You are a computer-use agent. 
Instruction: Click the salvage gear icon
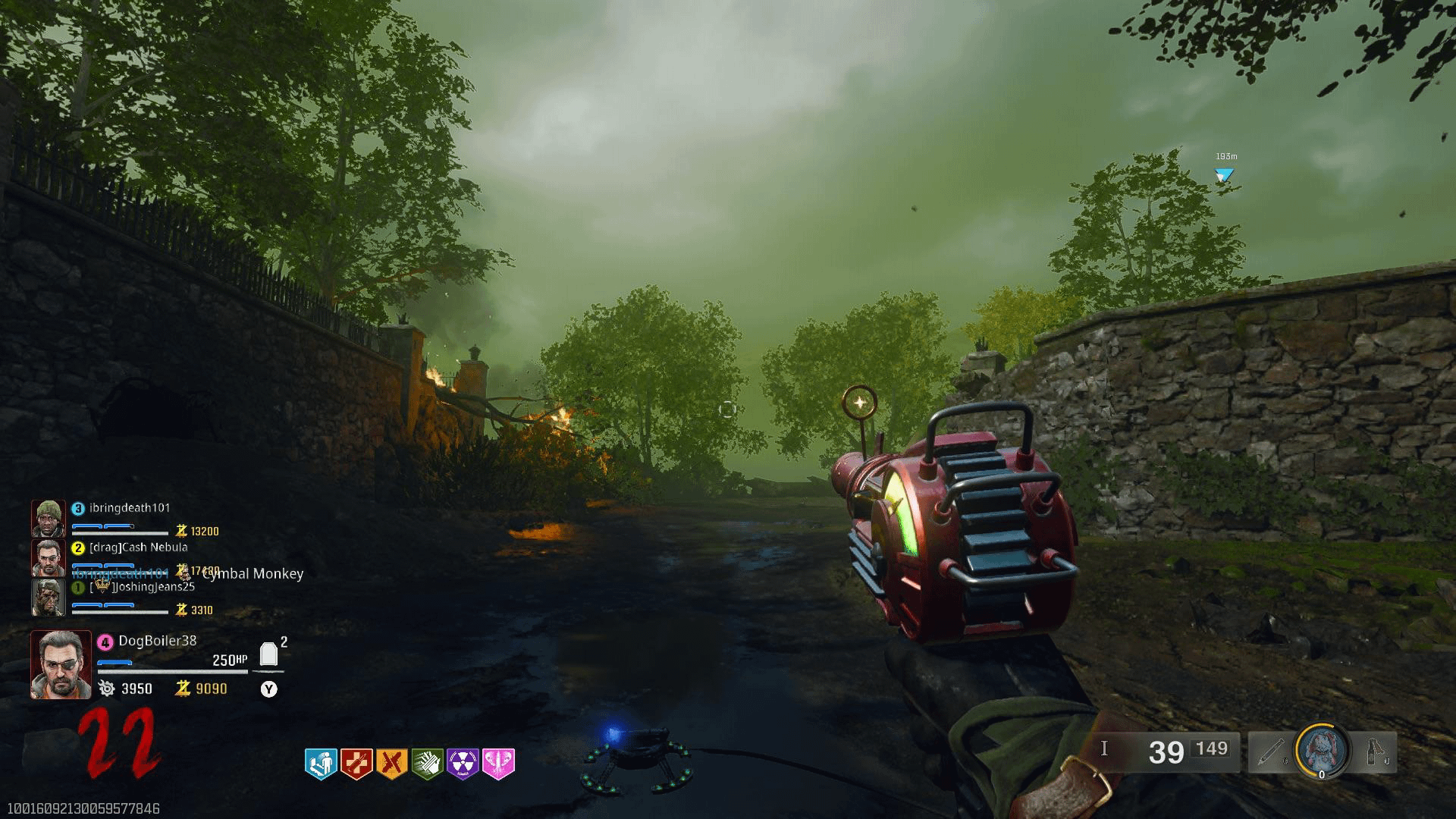click(x=107, y=689)
